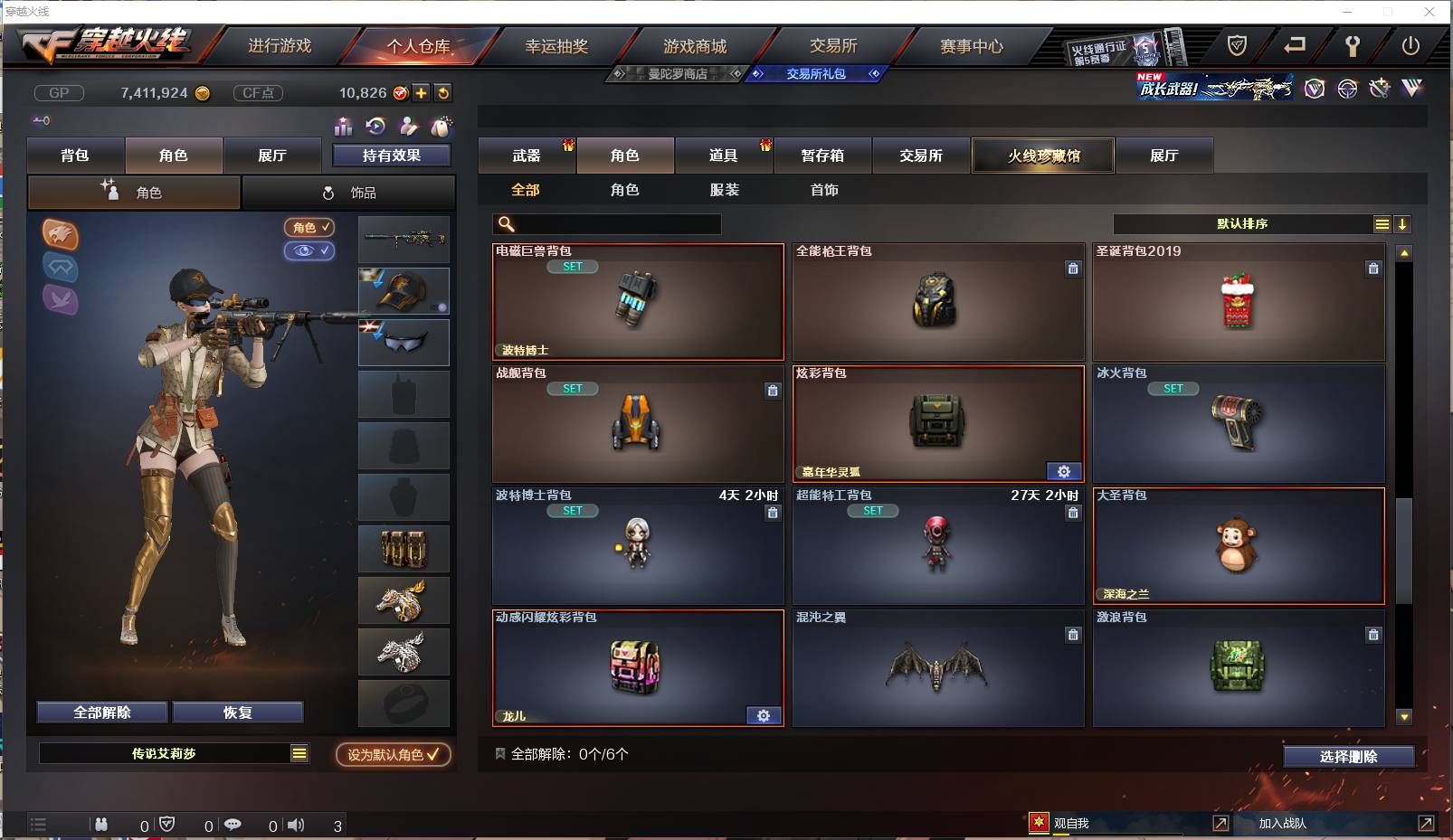Toggle the 角色 checkmark above the character preview
The width and height of the screenshot is (1453, 840).
310,228
